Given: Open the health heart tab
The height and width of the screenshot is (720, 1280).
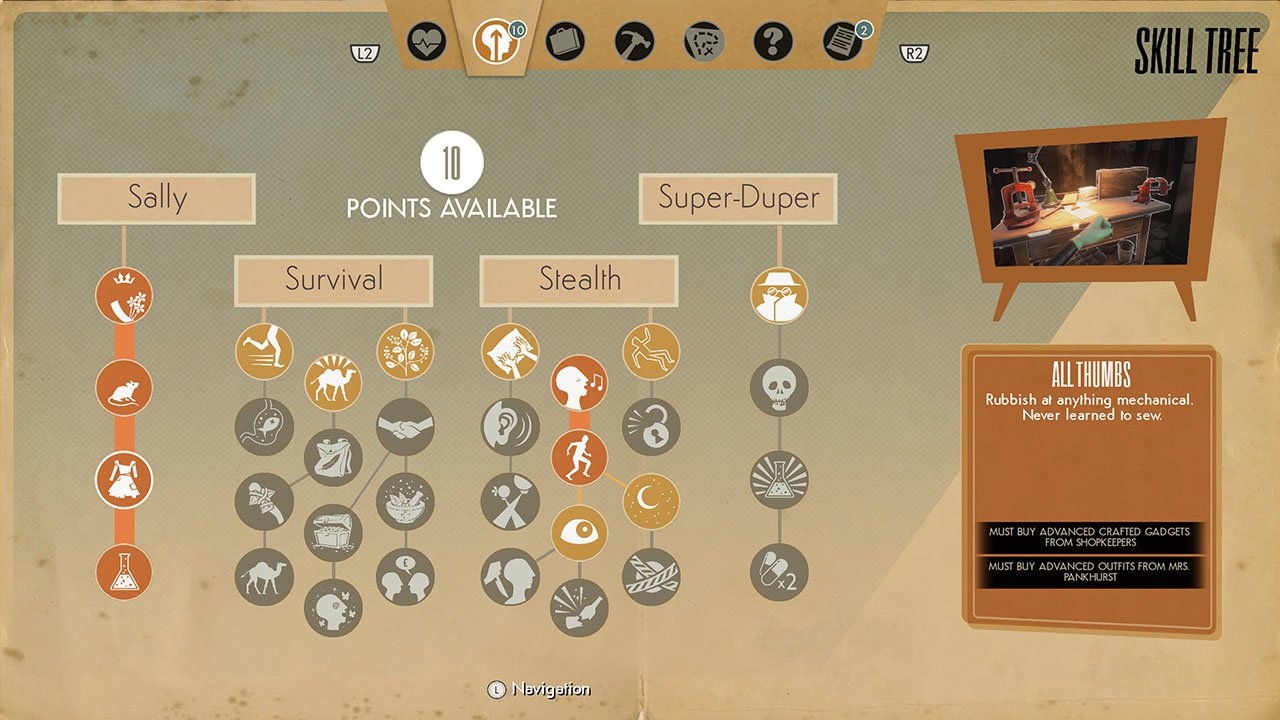Looking at the screenshot, I should click(427, 43).
